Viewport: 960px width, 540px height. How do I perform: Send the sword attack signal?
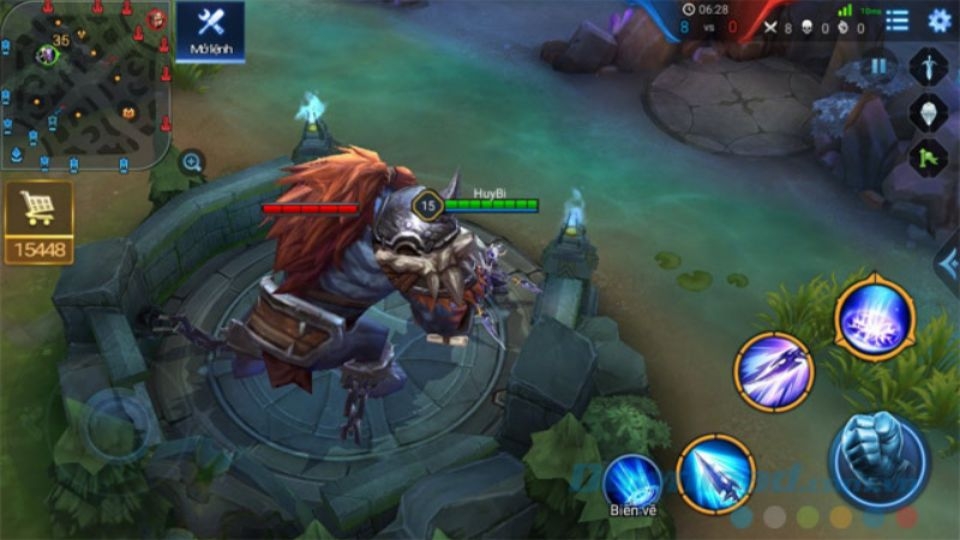pyautogui.click(x=928, y=66)
